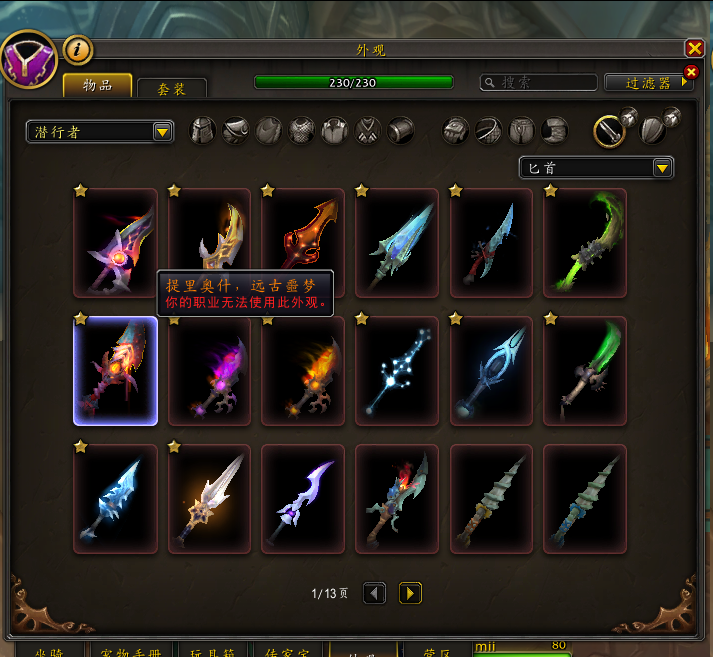Go to the previous appearance page
Image resolution: width=713 pixels, height=657 pixels.
374,593
